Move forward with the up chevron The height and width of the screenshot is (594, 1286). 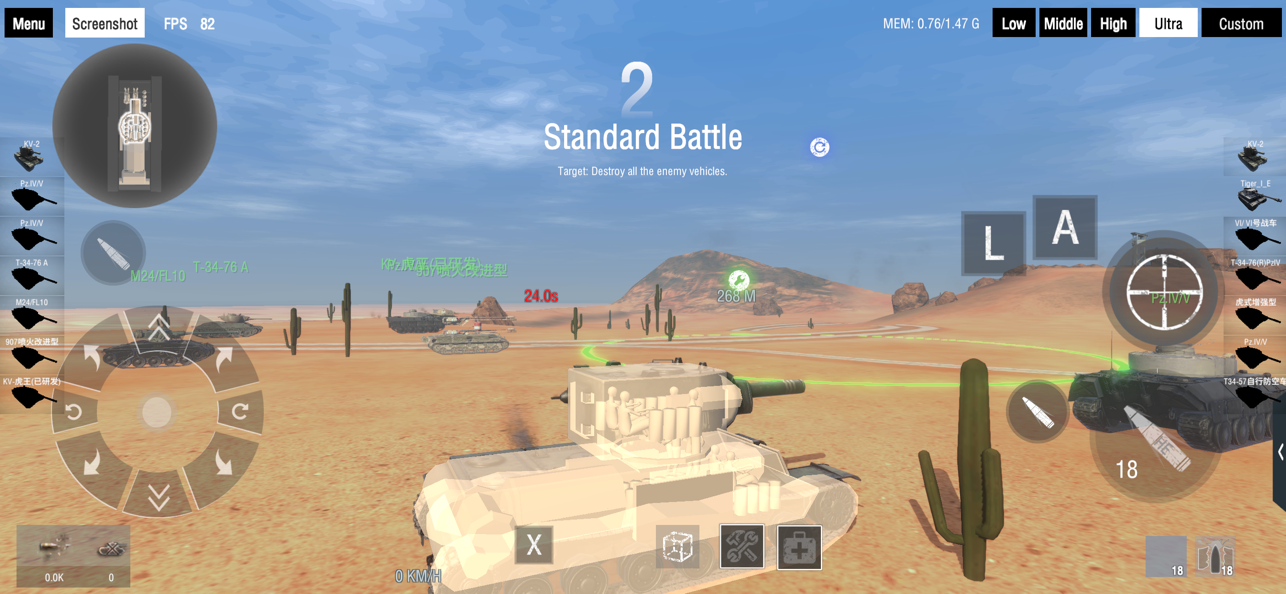[x=158, y=327]
